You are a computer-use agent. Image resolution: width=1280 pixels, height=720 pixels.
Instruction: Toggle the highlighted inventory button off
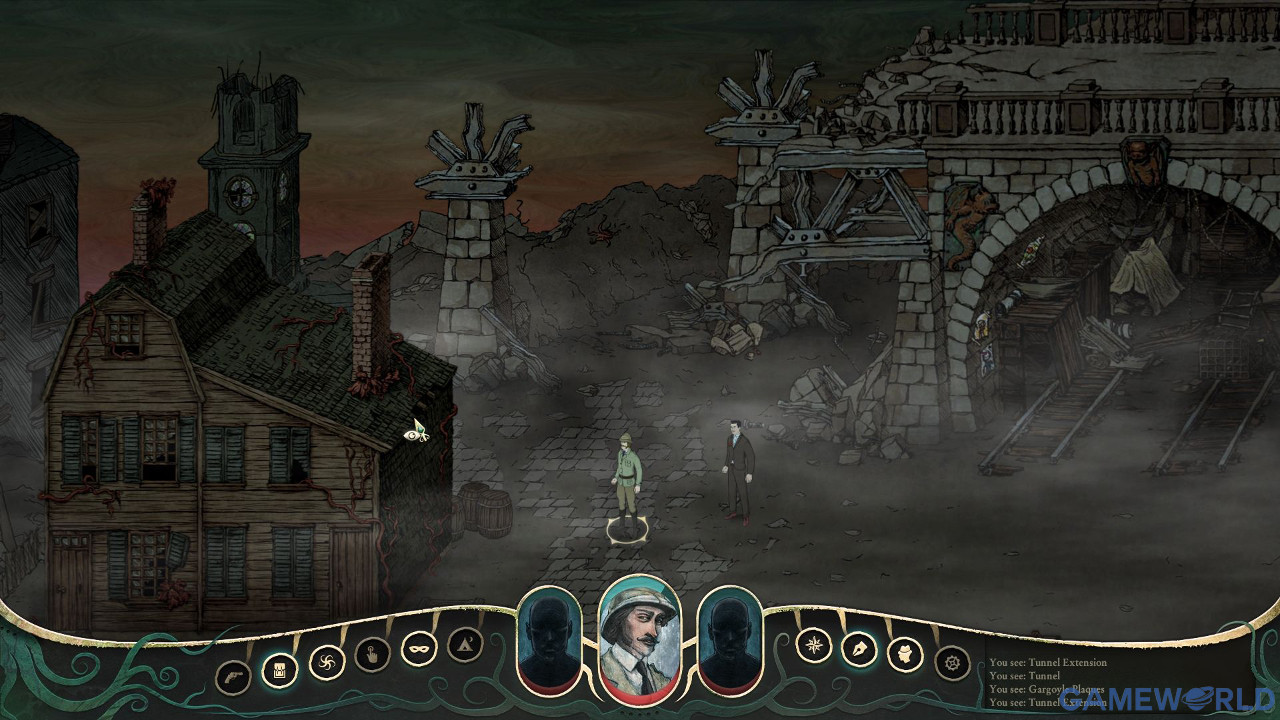pyautogui.click(x=280, y=670)
